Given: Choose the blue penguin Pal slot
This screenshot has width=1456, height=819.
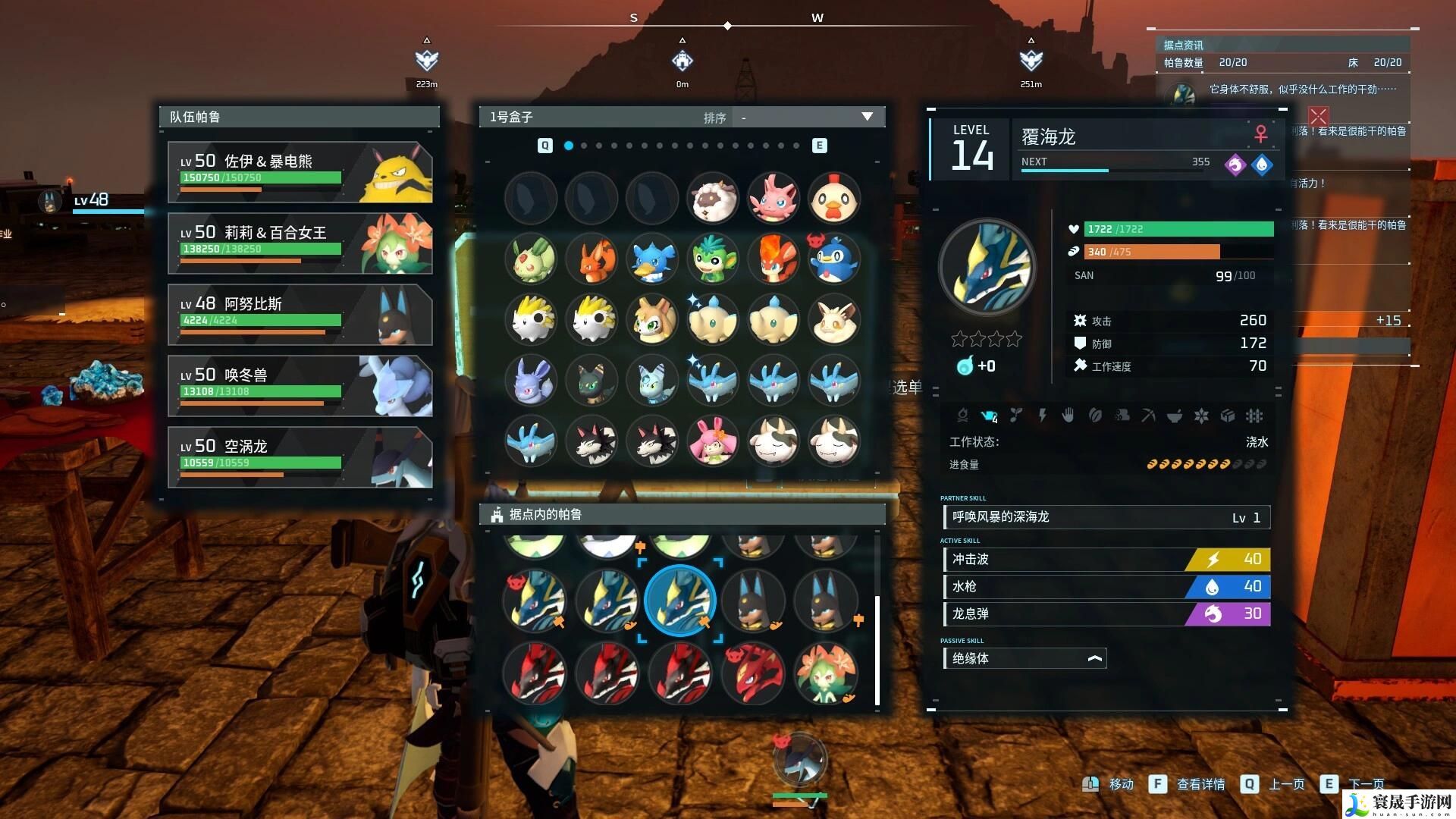Looking at the screenshot, I should click(833, 259).
